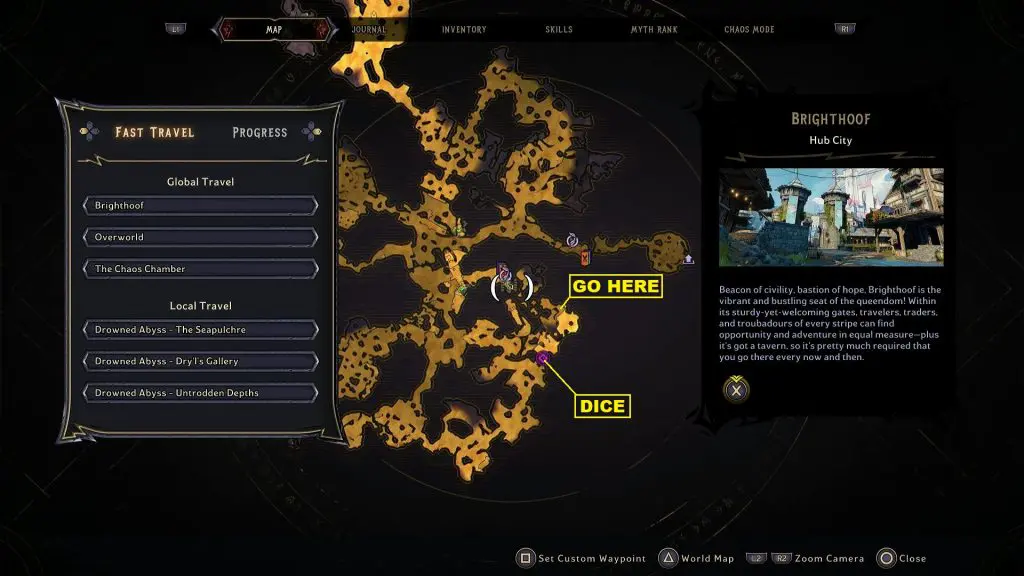Select Drowned Abyss - The Seapulchre
The width and height of the screenshot is (1024, 576).
(201, 330)
